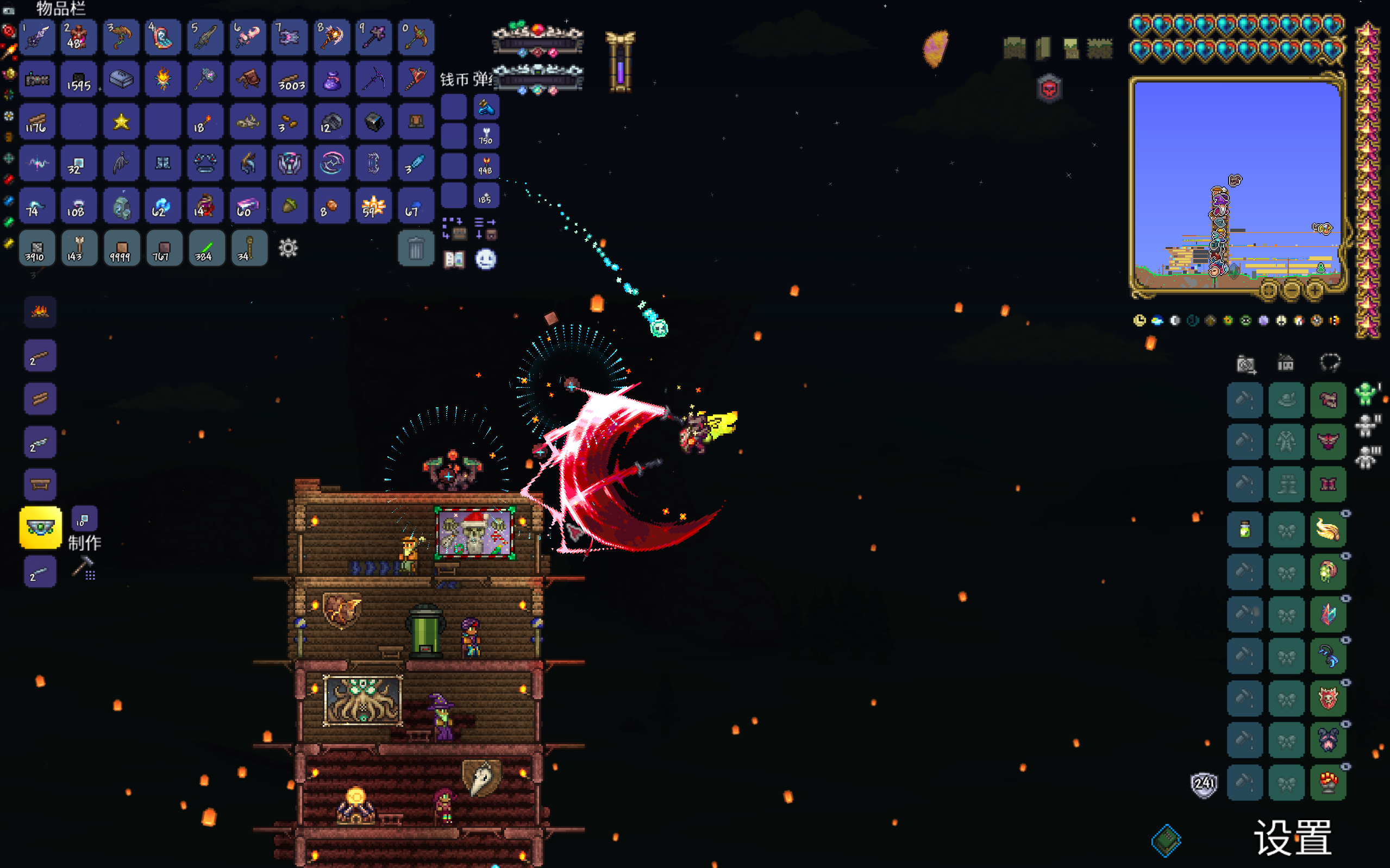Open the camera mode icon
Screen dimensions: 1390x868
[x=1246, y=363]
